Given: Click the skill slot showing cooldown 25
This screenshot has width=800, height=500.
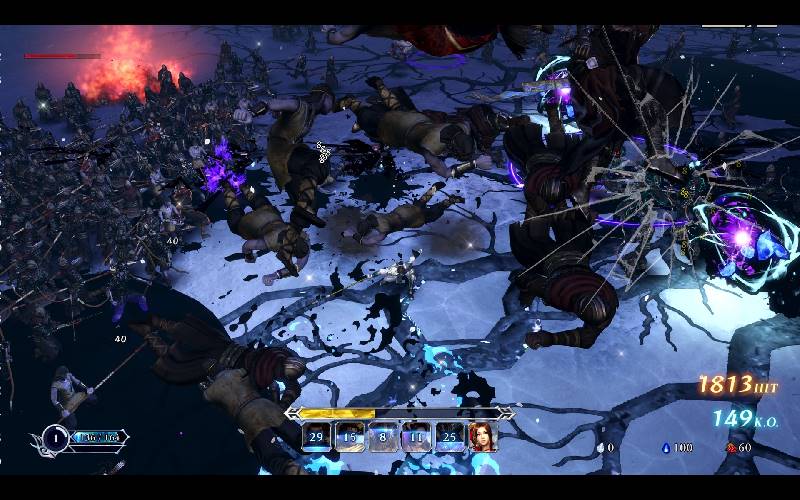Looking at the screenshot, I should (x=449, y=437).
